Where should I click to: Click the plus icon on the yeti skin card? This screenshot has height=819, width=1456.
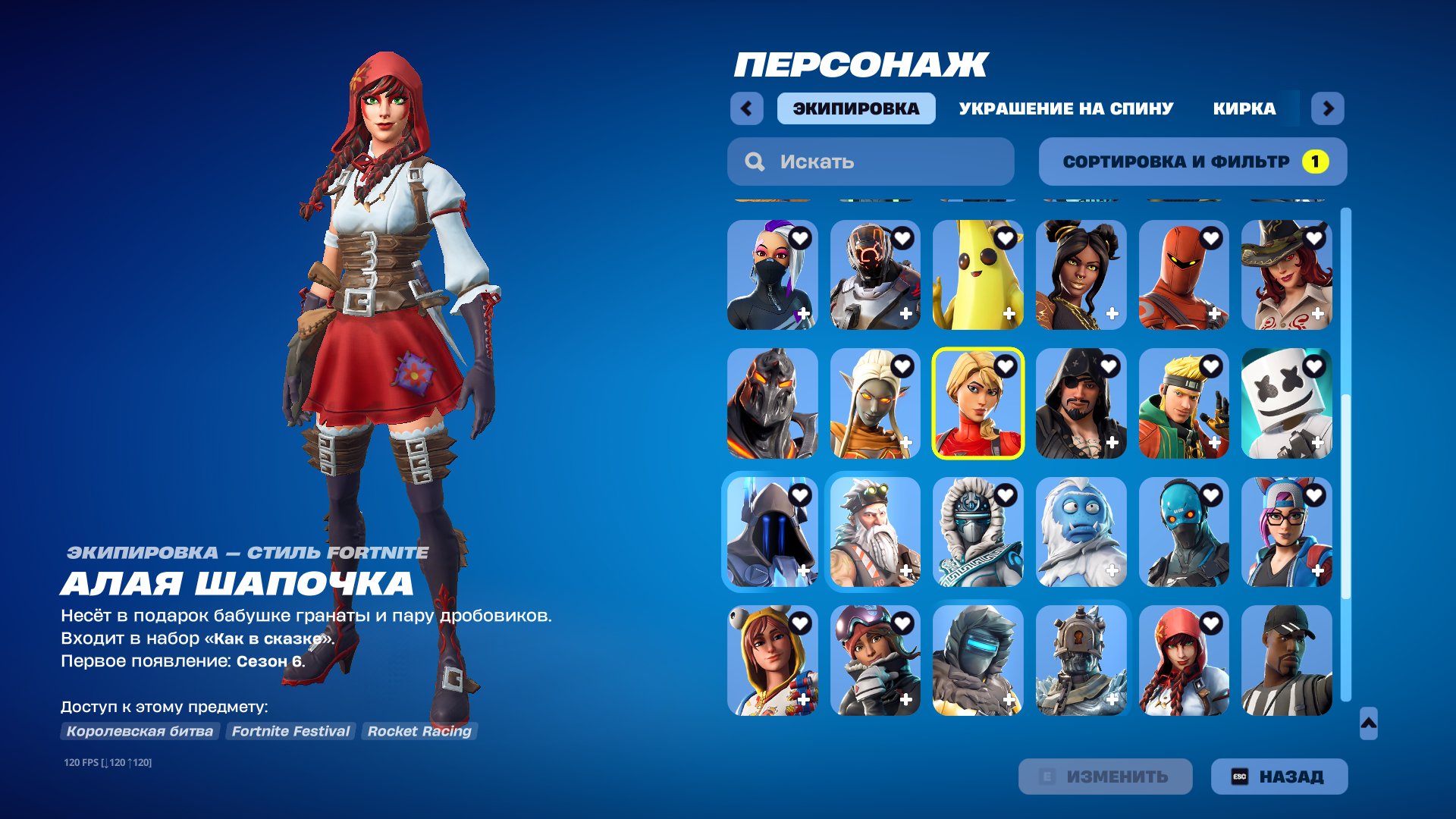(1112, 571)
